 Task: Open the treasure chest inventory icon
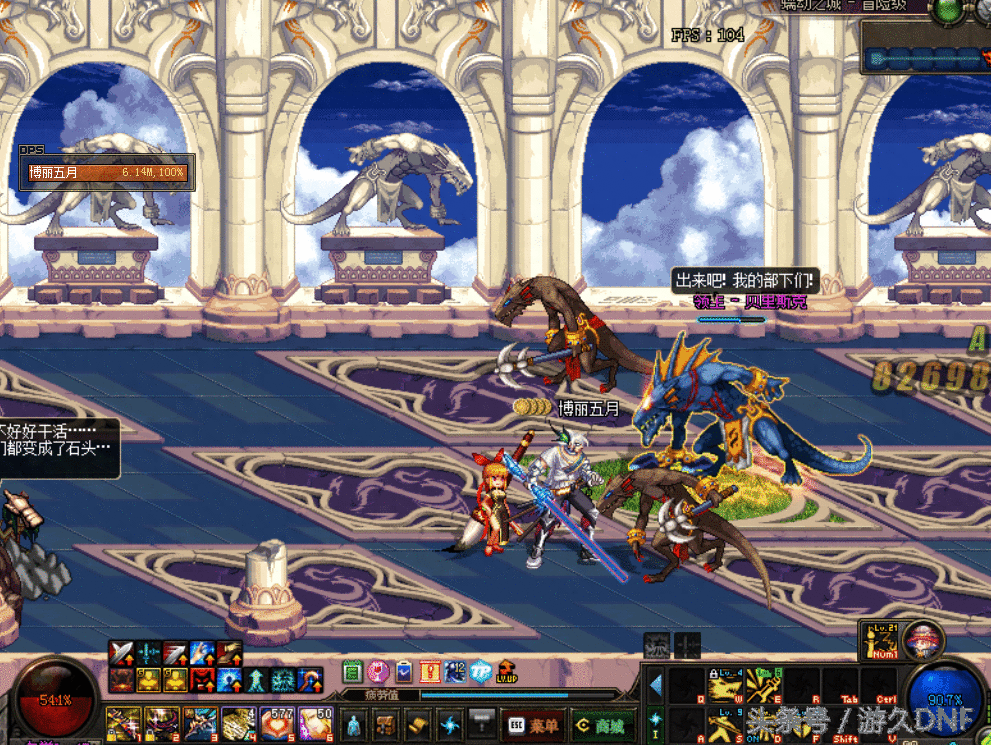385,723
